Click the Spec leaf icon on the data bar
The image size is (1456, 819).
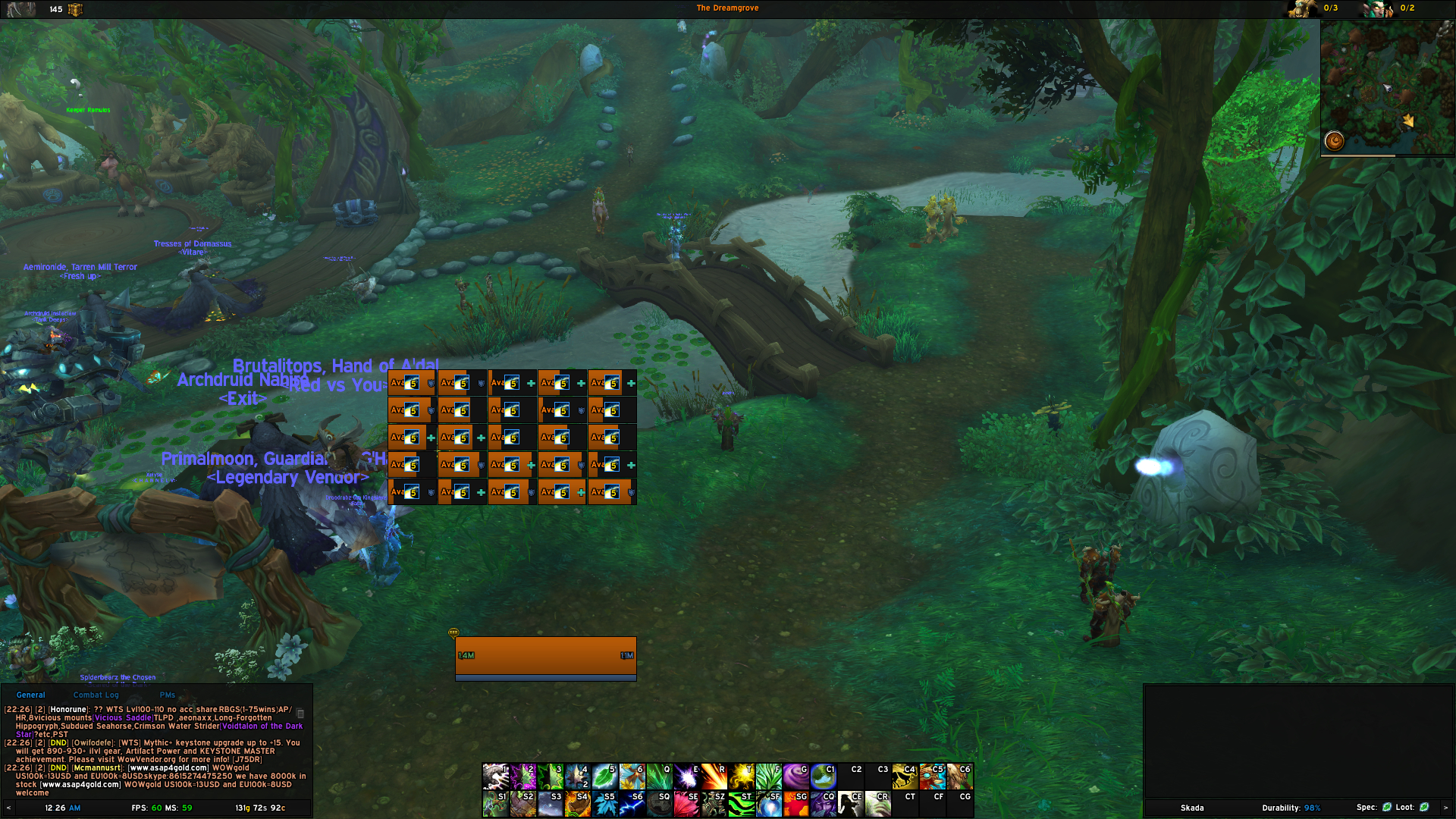point(1389,808)
